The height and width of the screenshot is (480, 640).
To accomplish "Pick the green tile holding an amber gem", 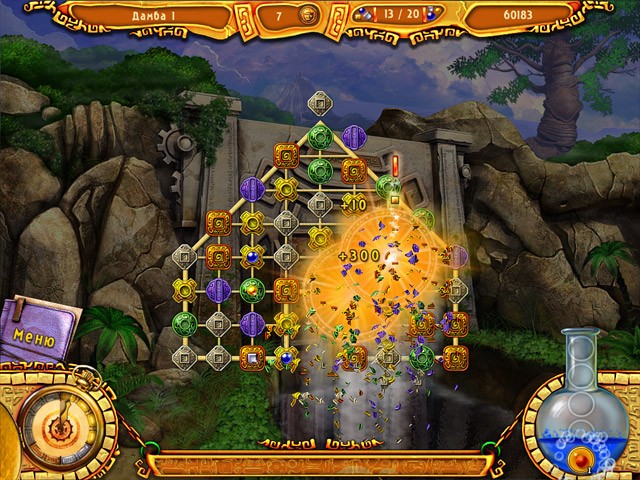I will 252,290.
